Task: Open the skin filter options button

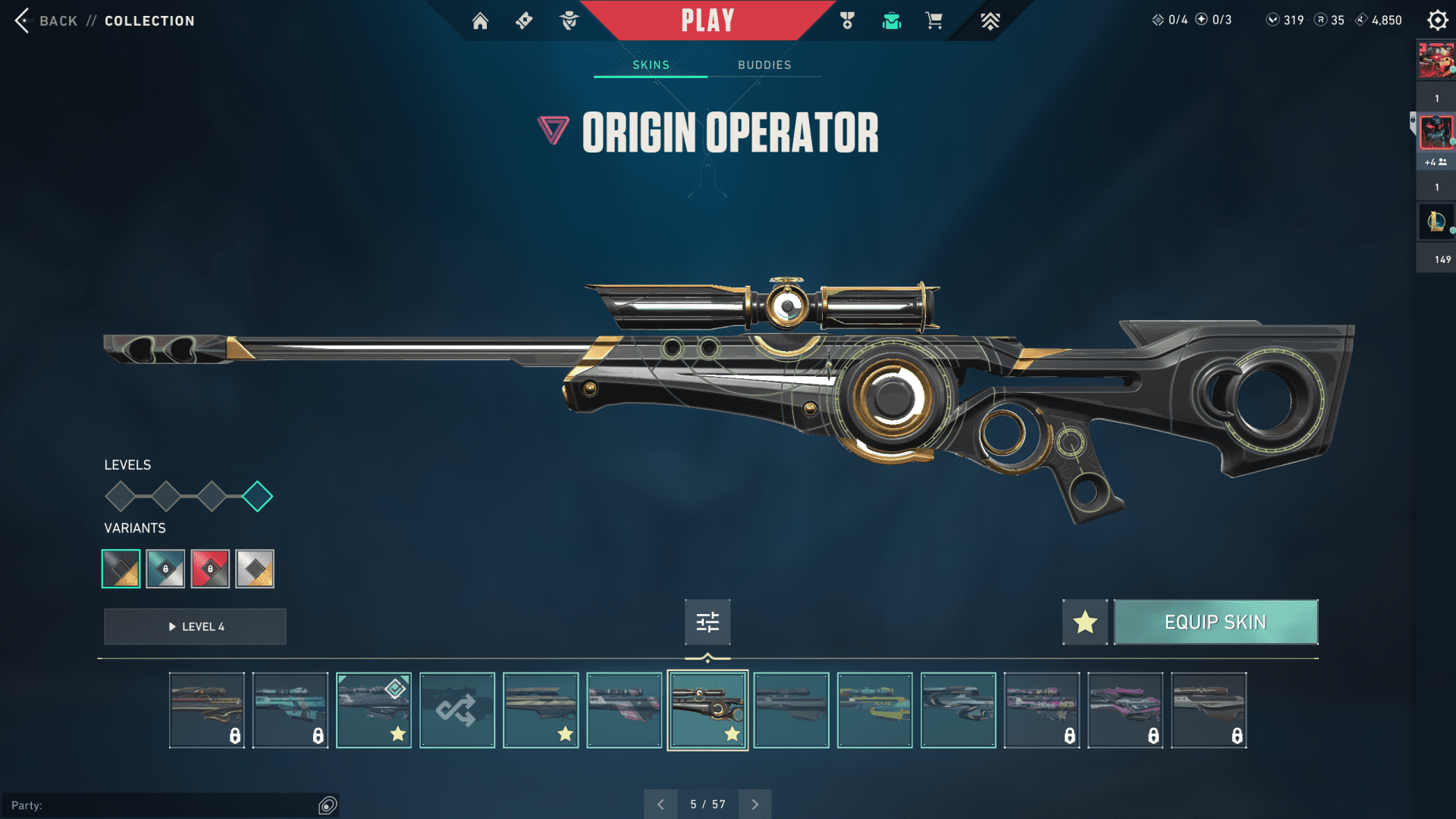Action: pyautogui.click(x=707, y=622)
